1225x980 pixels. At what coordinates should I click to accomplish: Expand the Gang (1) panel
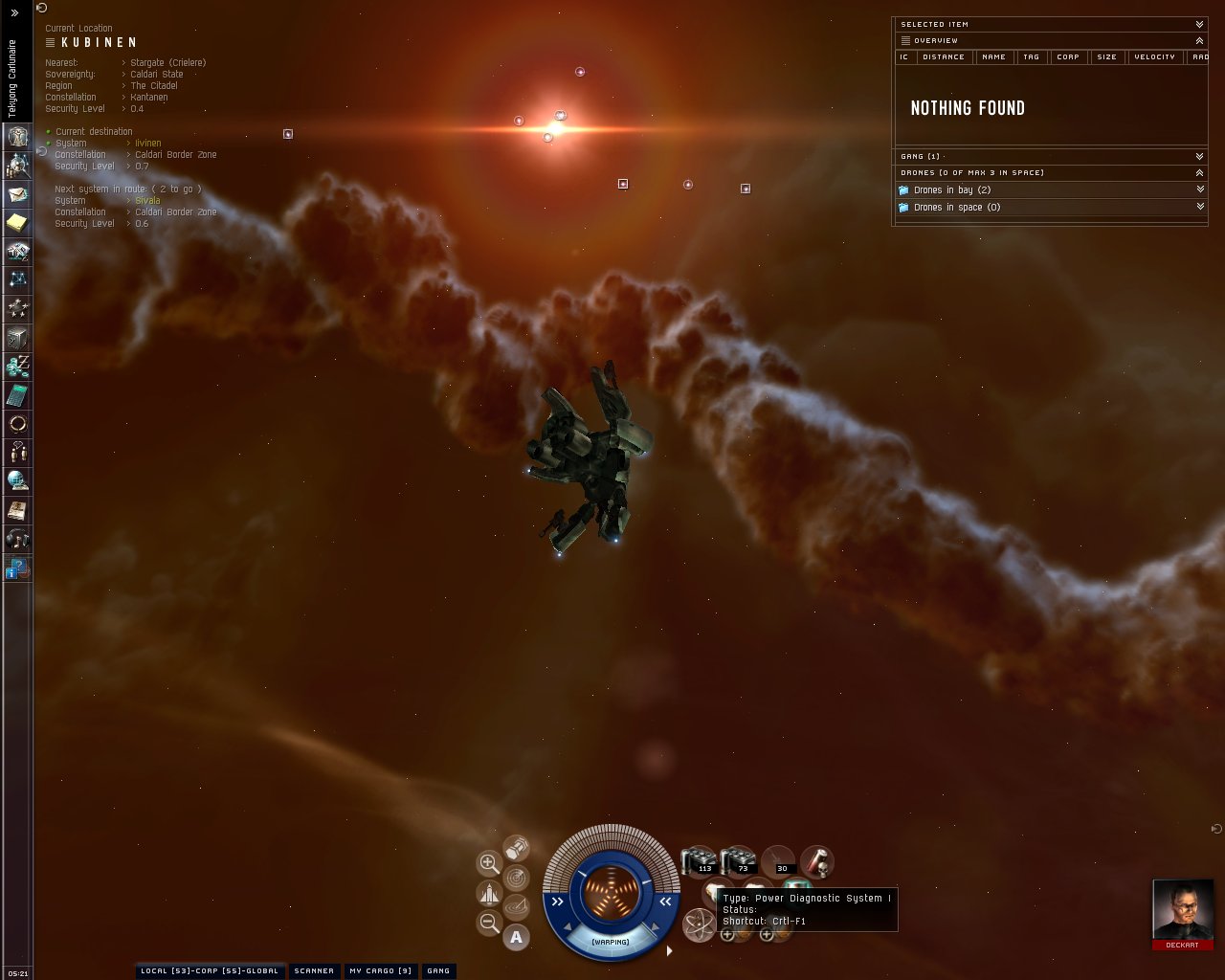(1199, 156)
